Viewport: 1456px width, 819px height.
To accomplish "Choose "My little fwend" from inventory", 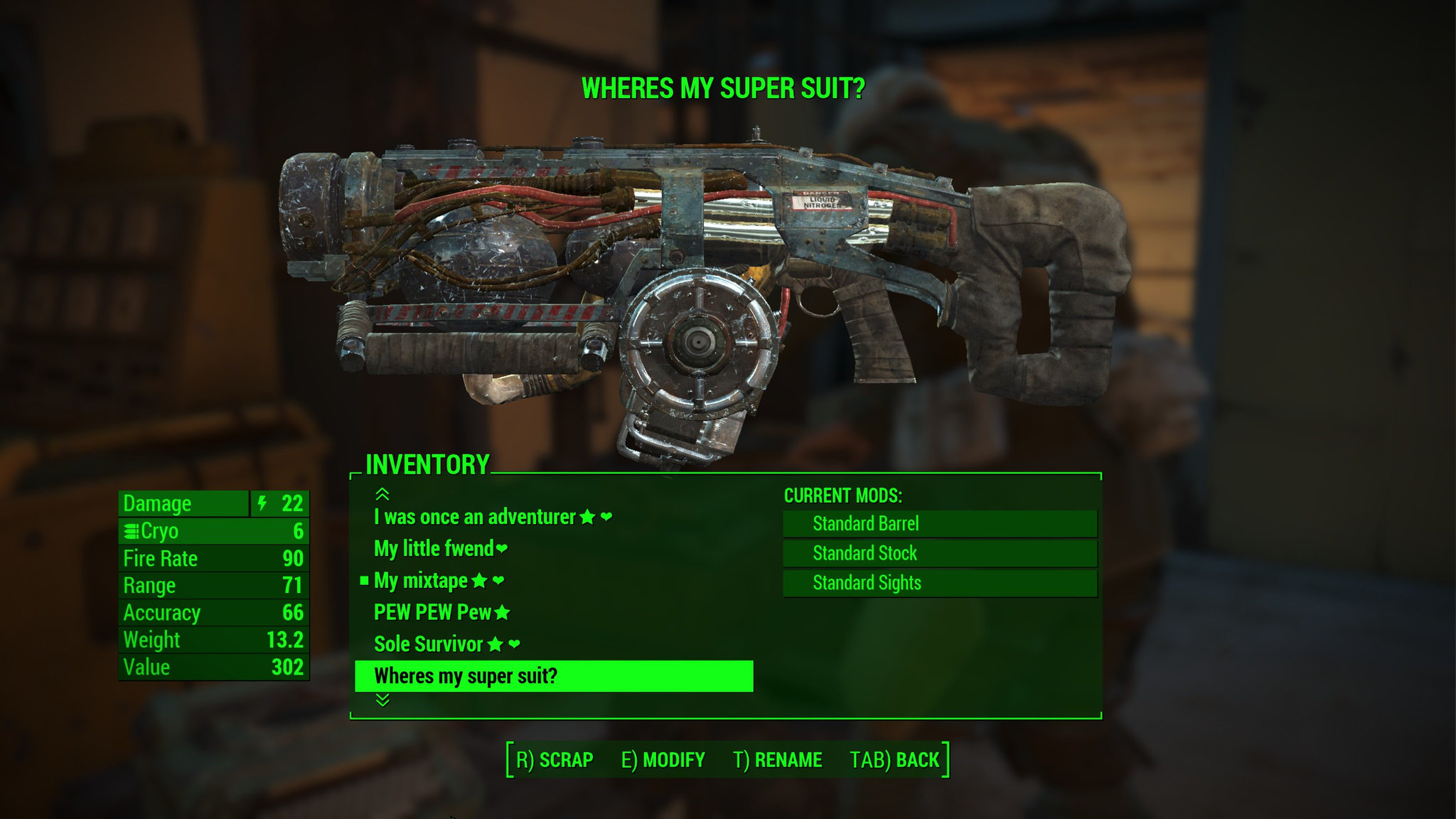I will point(434,549).
